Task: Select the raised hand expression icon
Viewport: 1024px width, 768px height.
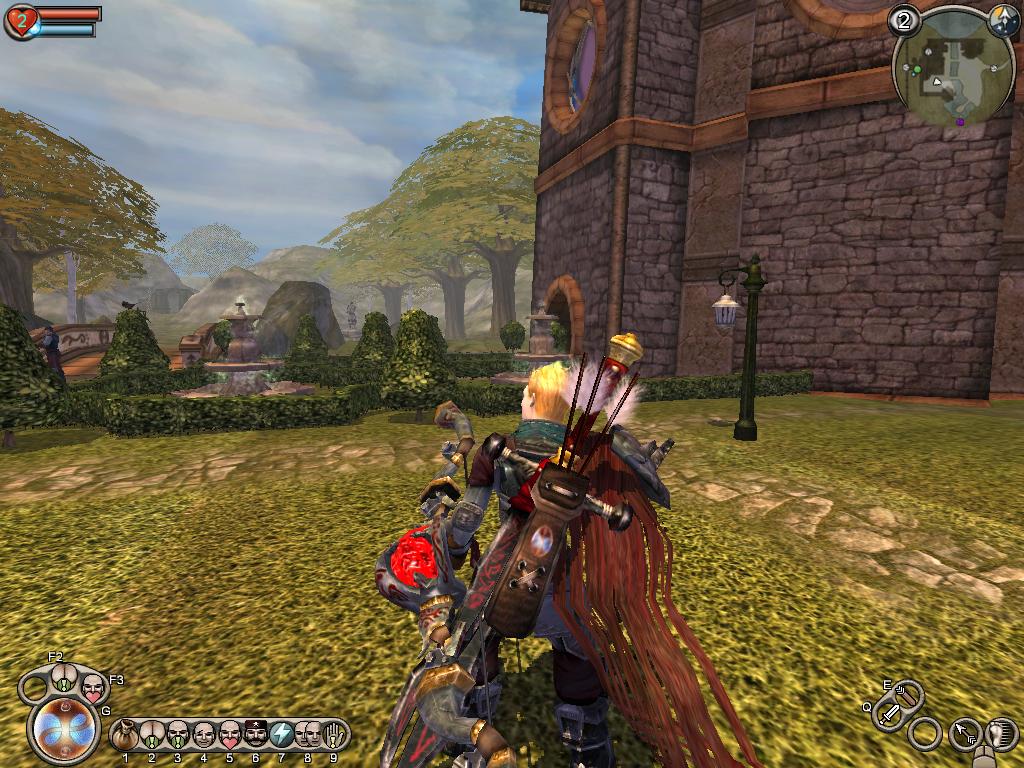Action: 333,735
